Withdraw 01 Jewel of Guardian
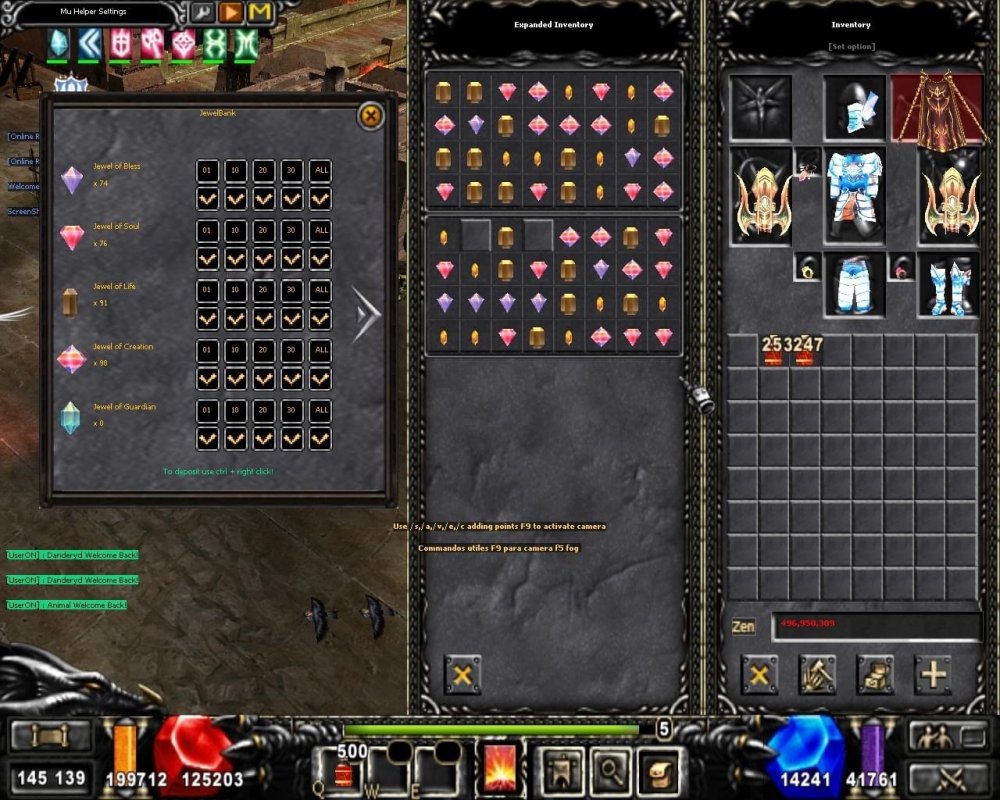 click(x=207, y=410)
